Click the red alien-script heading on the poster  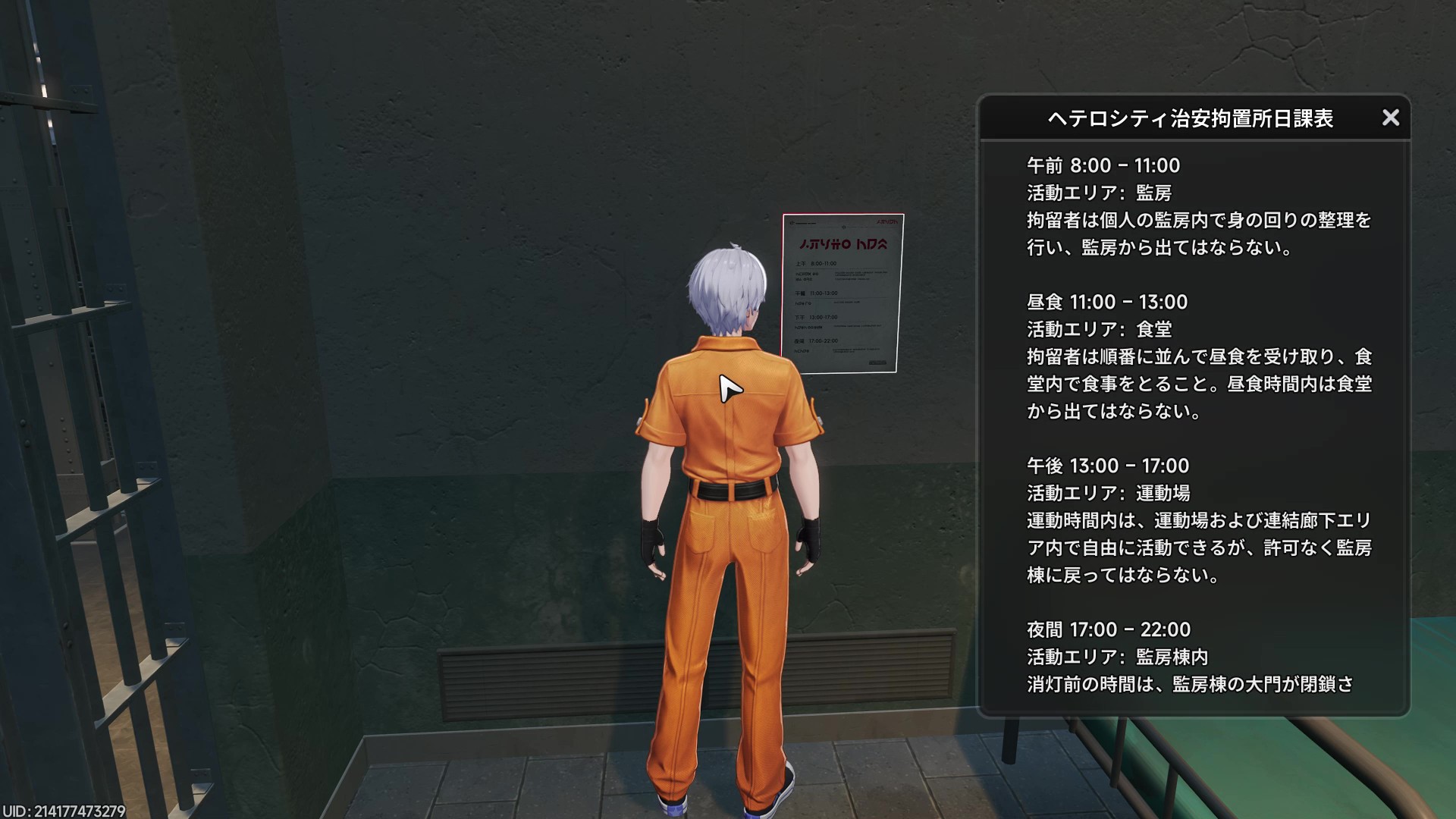(842, 246)
